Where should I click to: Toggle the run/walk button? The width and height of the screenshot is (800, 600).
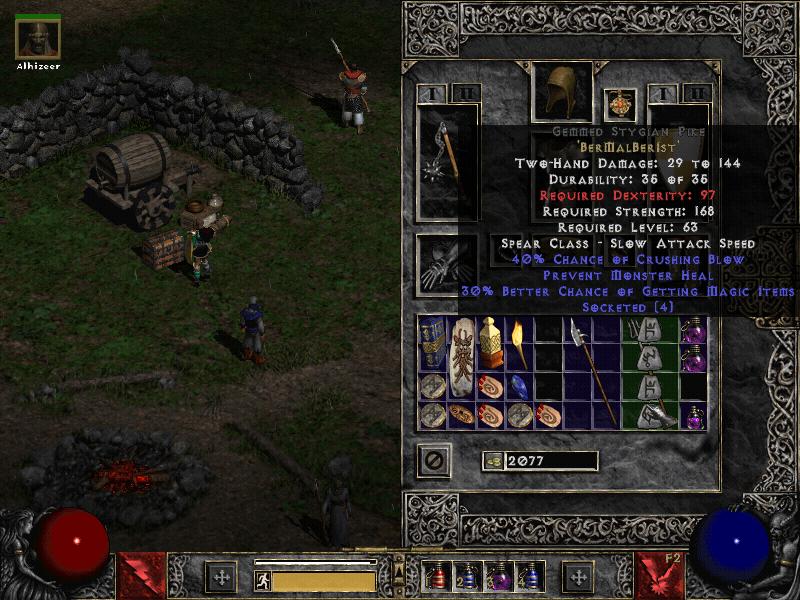262,579
